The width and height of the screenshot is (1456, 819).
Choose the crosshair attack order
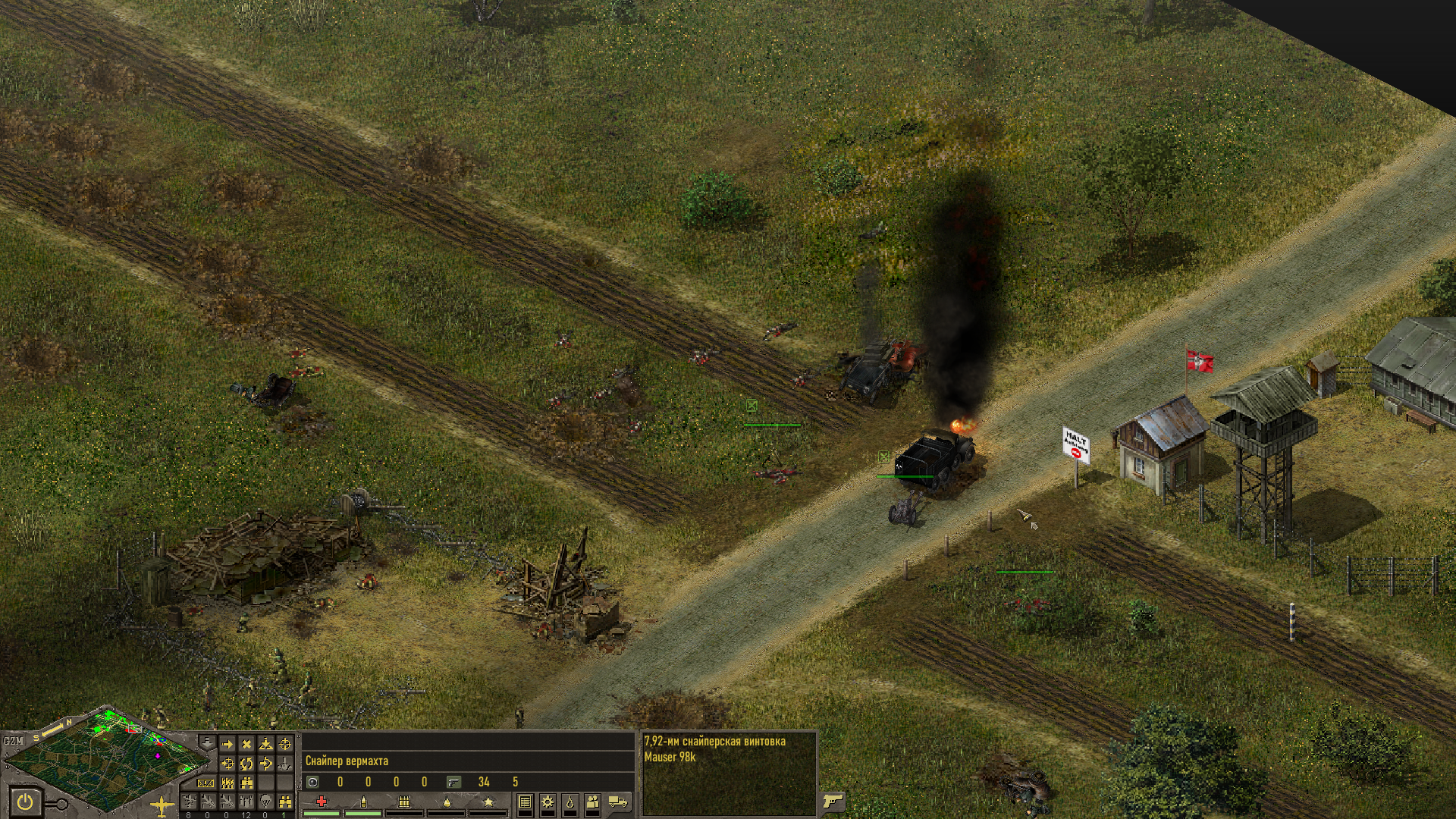pos(285,745)
